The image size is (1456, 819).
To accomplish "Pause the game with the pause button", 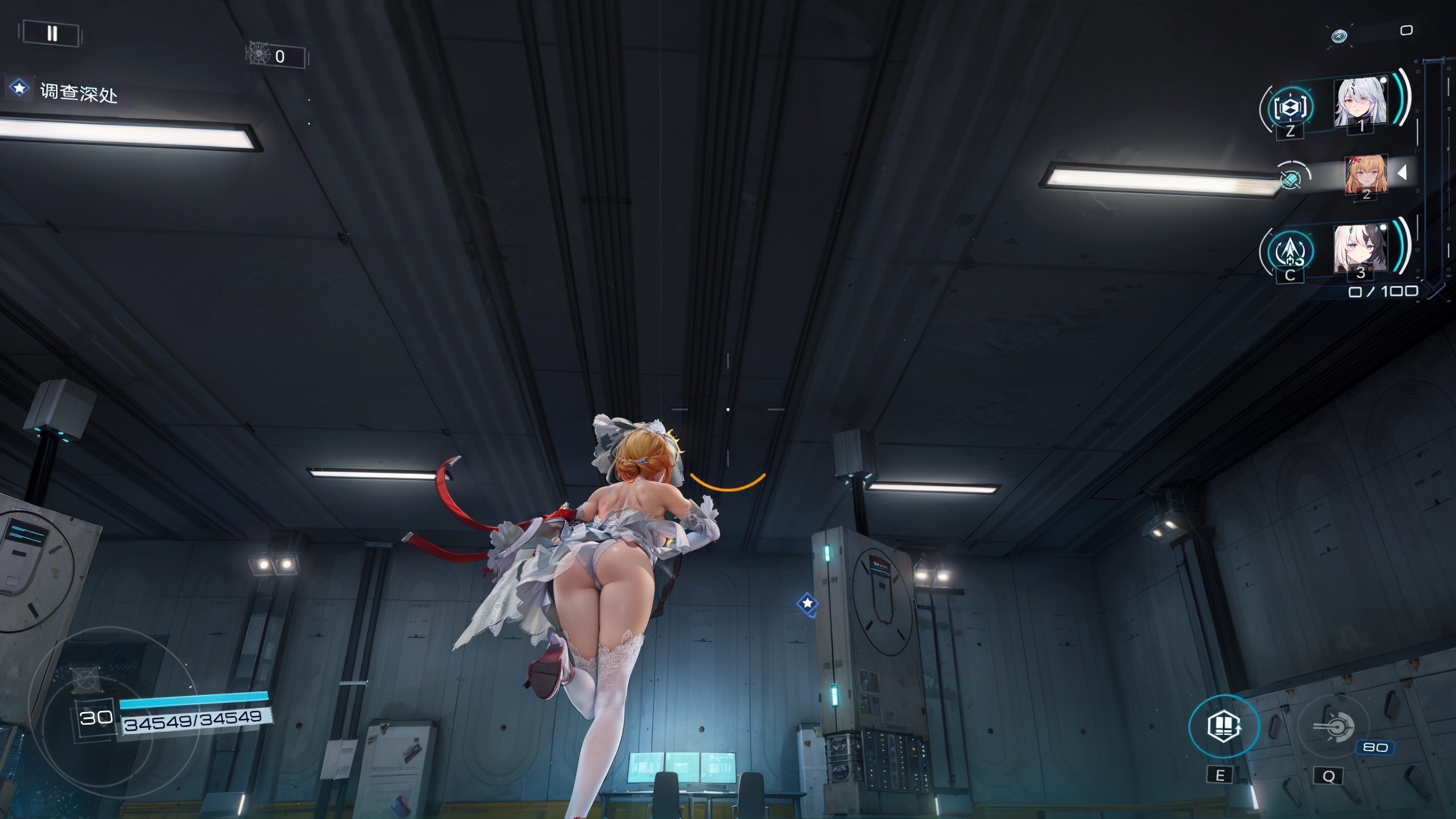I will pos(52,34).
